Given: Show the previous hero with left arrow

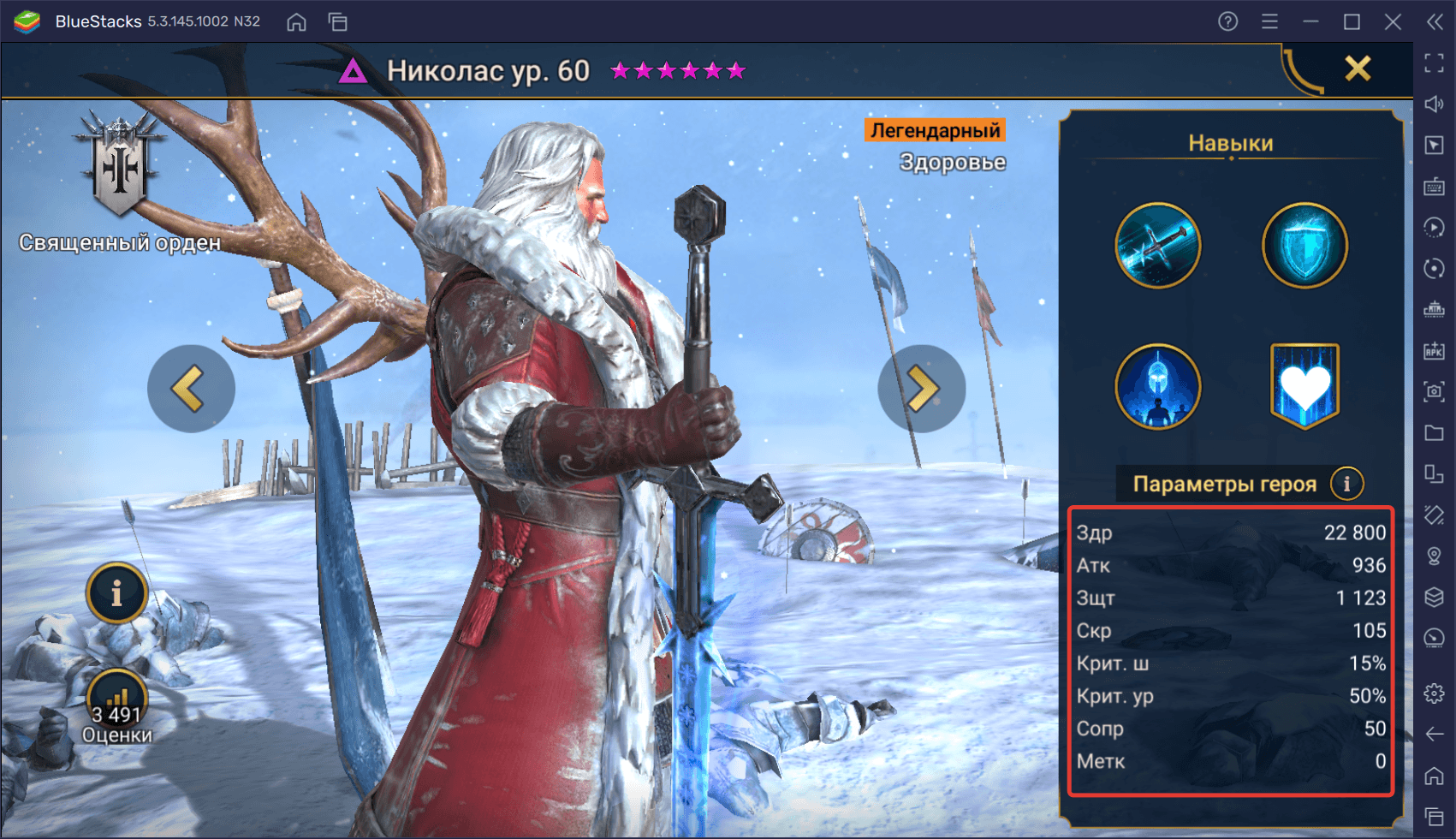Looking at the screenshot, I should click(x=190, y=389).
